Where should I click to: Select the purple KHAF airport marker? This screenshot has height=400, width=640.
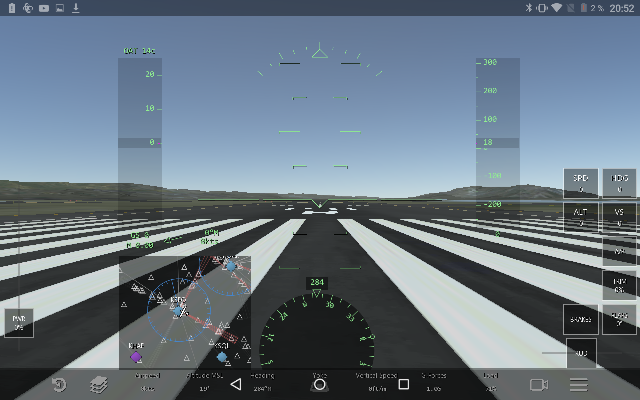pos(136,354)
